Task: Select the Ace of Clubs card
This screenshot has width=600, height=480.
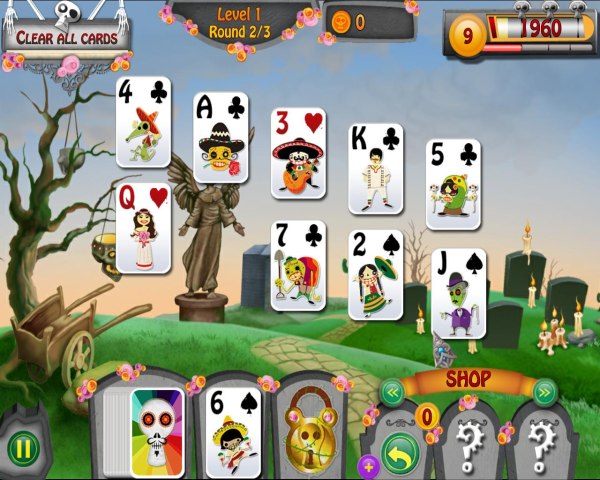Action: (220, 137)
